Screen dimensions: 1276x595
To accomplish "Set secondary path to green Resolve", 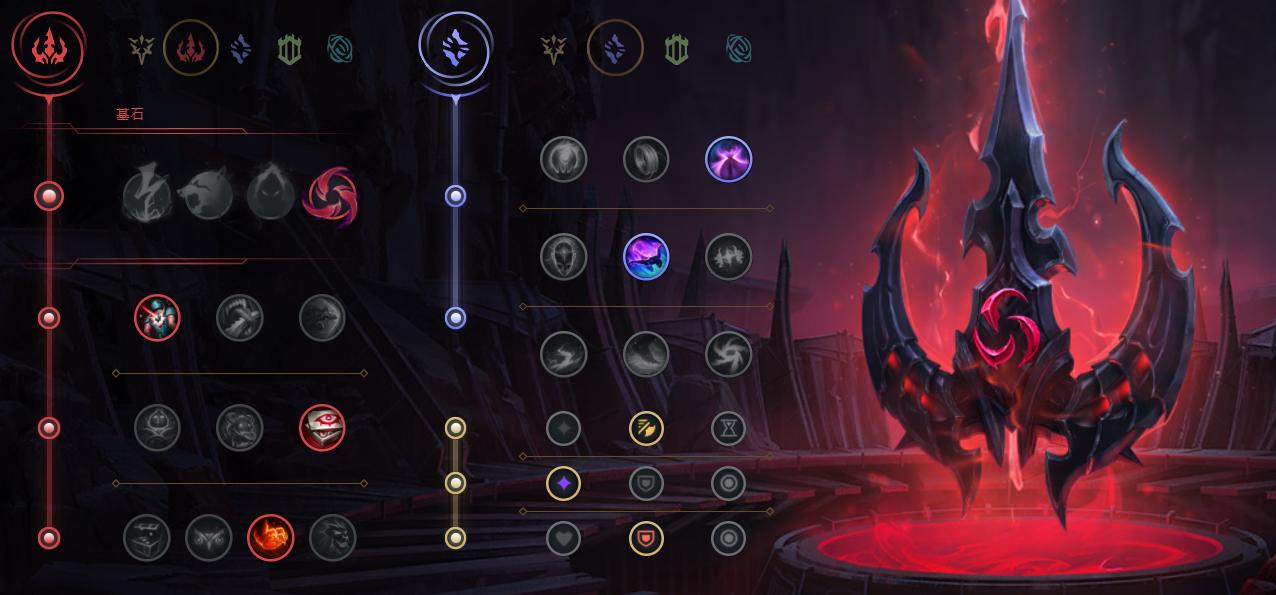I will [x=677, y=49].
